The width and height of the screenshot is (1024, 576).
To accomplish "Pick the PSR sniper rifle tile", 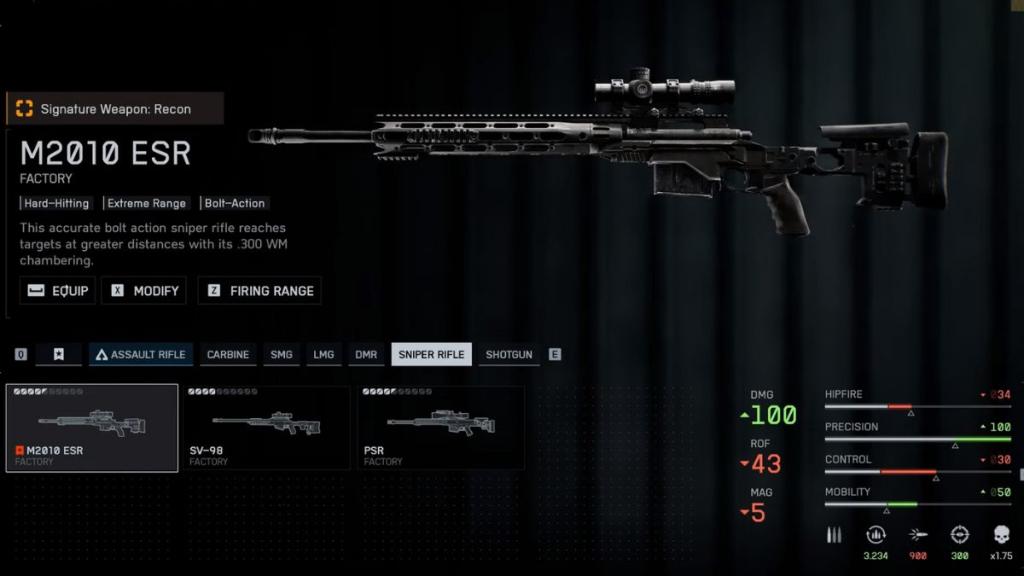I will pyautogui.click(x=441, y=428).
